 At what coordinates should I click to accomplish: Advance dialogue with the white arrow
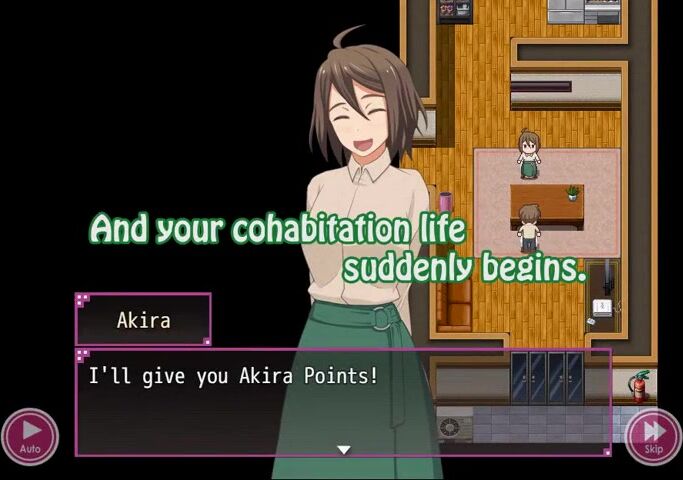343,450
